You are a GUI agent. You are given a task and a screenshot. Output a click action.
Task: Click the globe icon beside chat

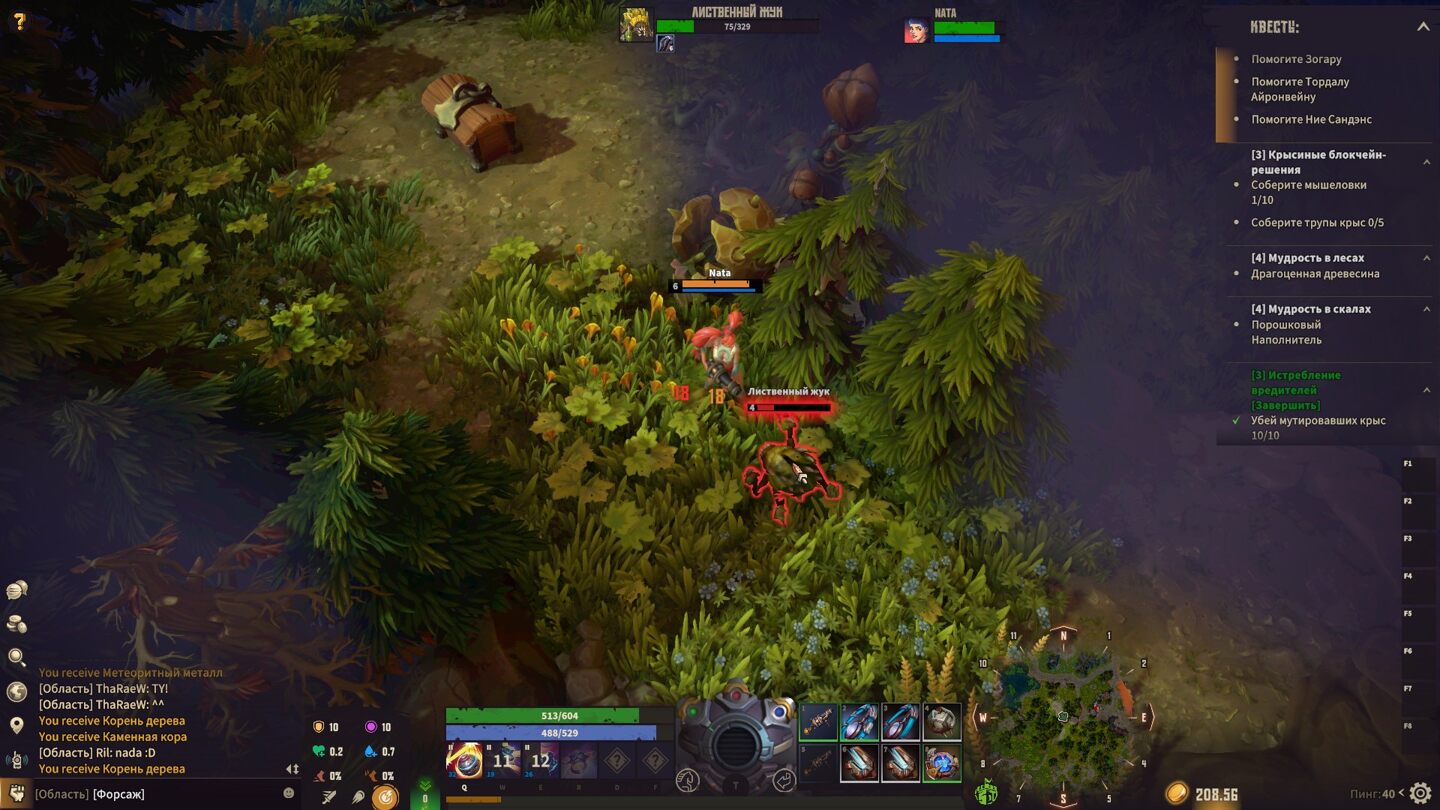[17, 691]
